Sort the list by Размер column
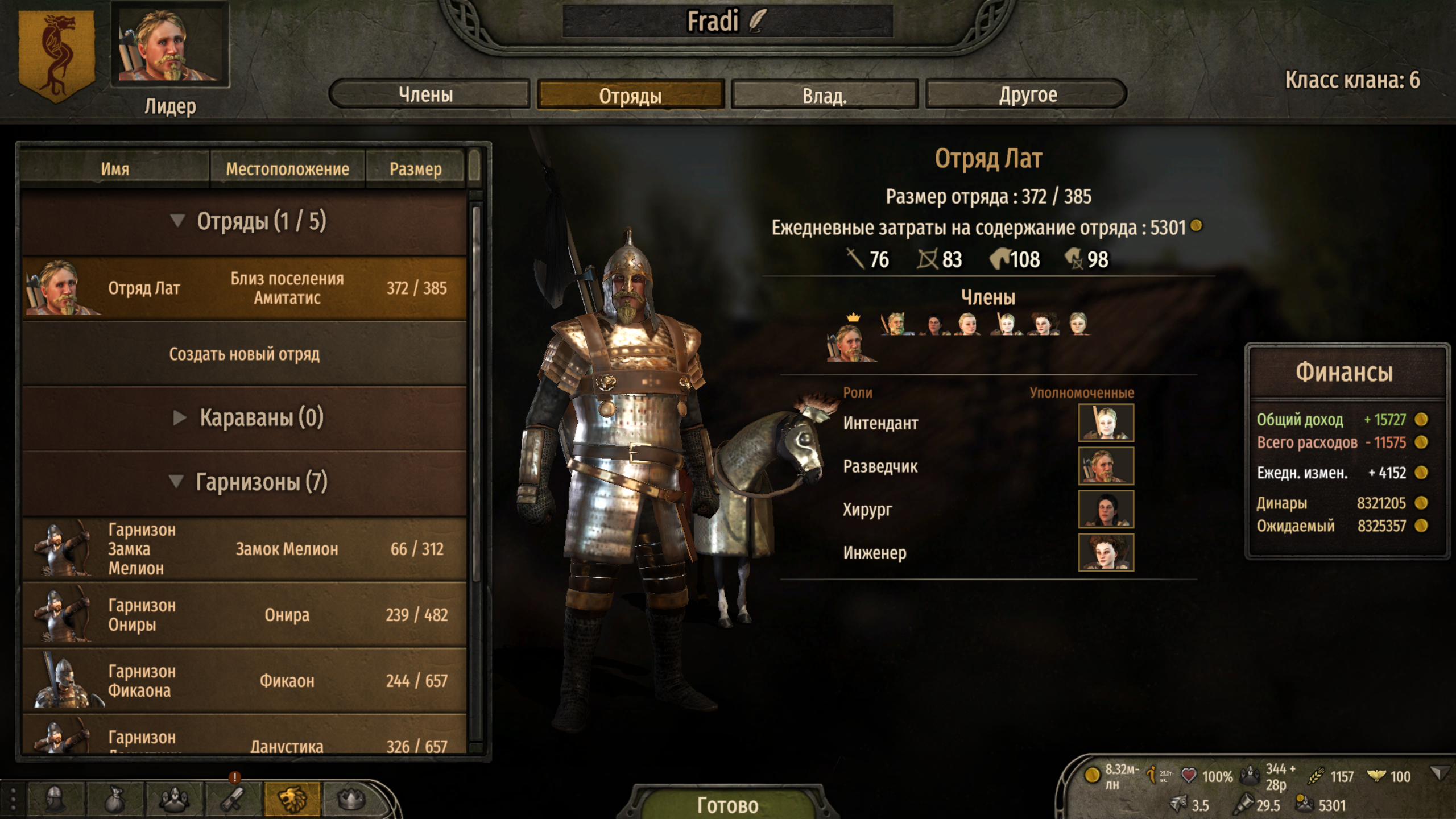Viewport: 1456px width, 819px height. click(415, 169)
